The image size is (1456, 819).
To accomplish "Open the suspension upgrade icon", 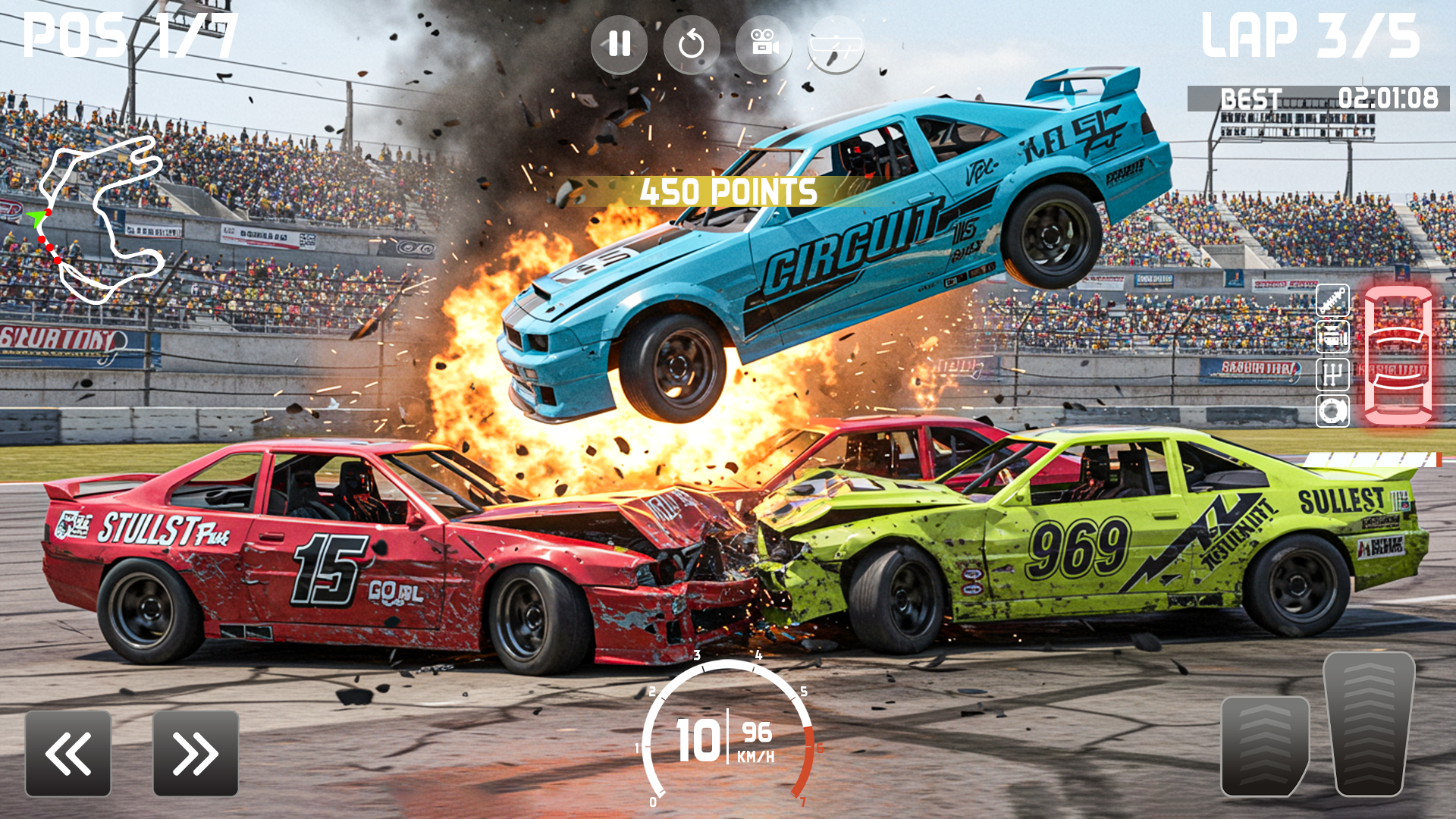I will point(1332,301).
